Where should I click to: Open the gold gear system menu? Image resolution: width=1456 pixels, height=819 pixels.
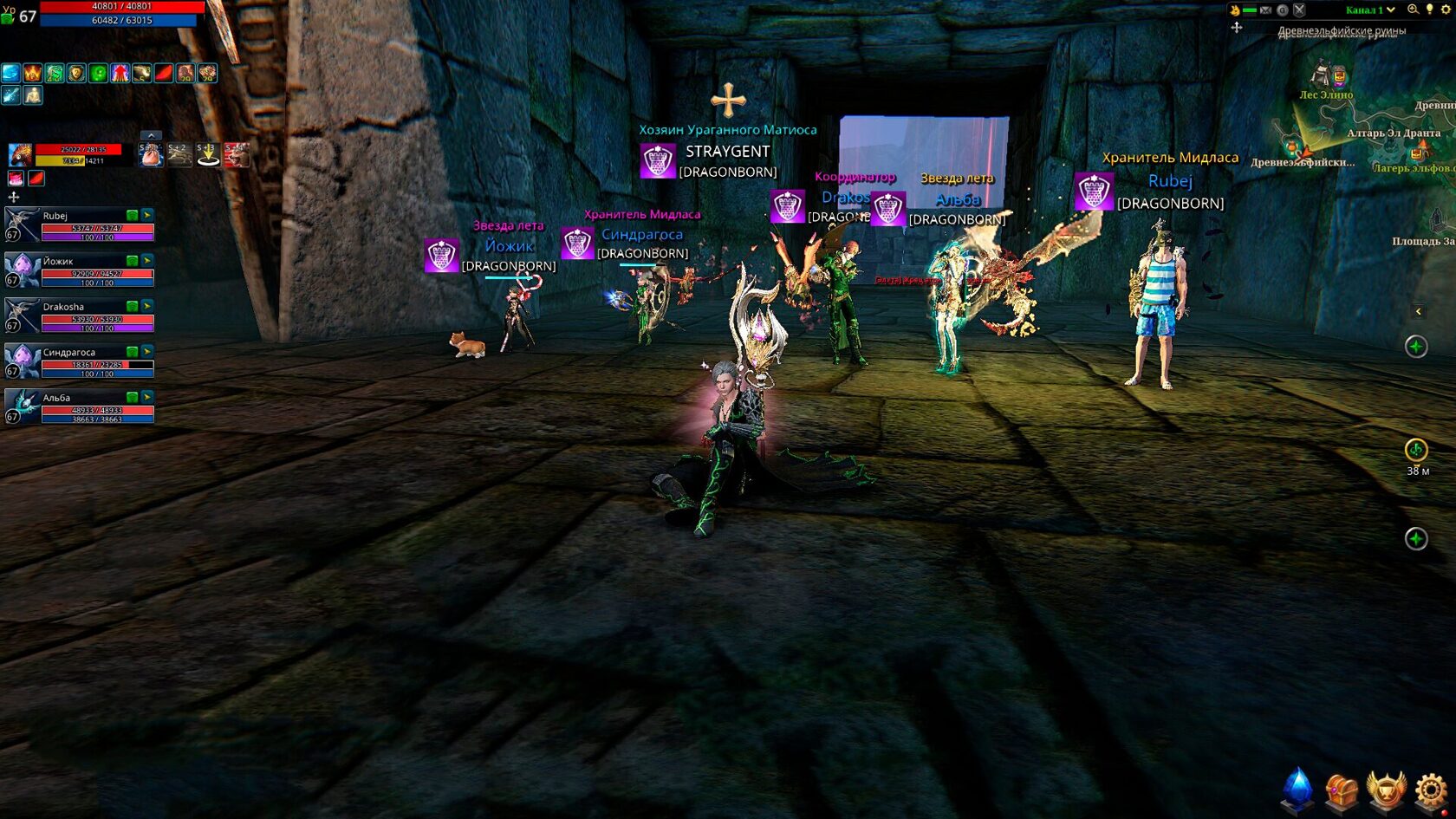1431,790
